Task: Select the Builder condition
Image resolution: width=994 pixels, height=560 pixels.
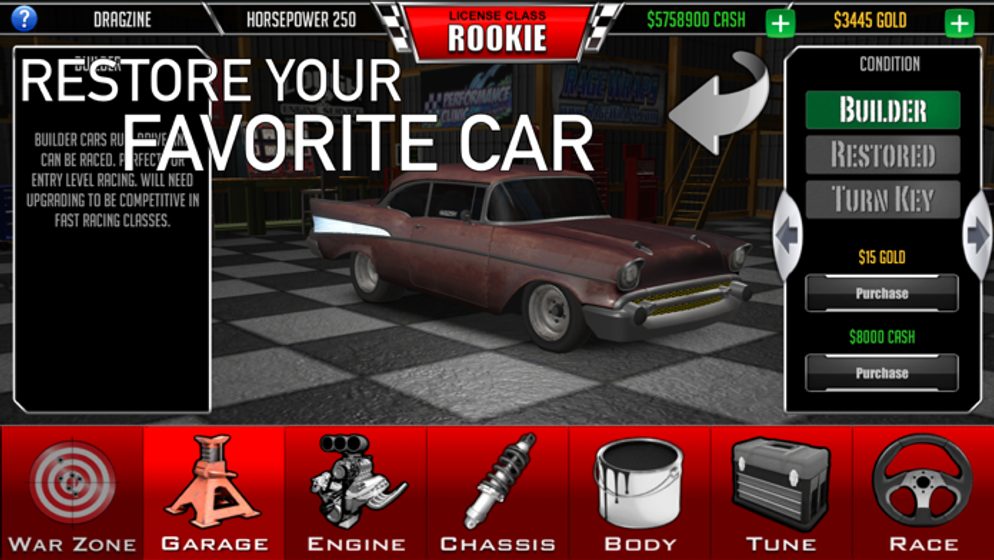Action: pyautogui.click(x=882, y=110)
